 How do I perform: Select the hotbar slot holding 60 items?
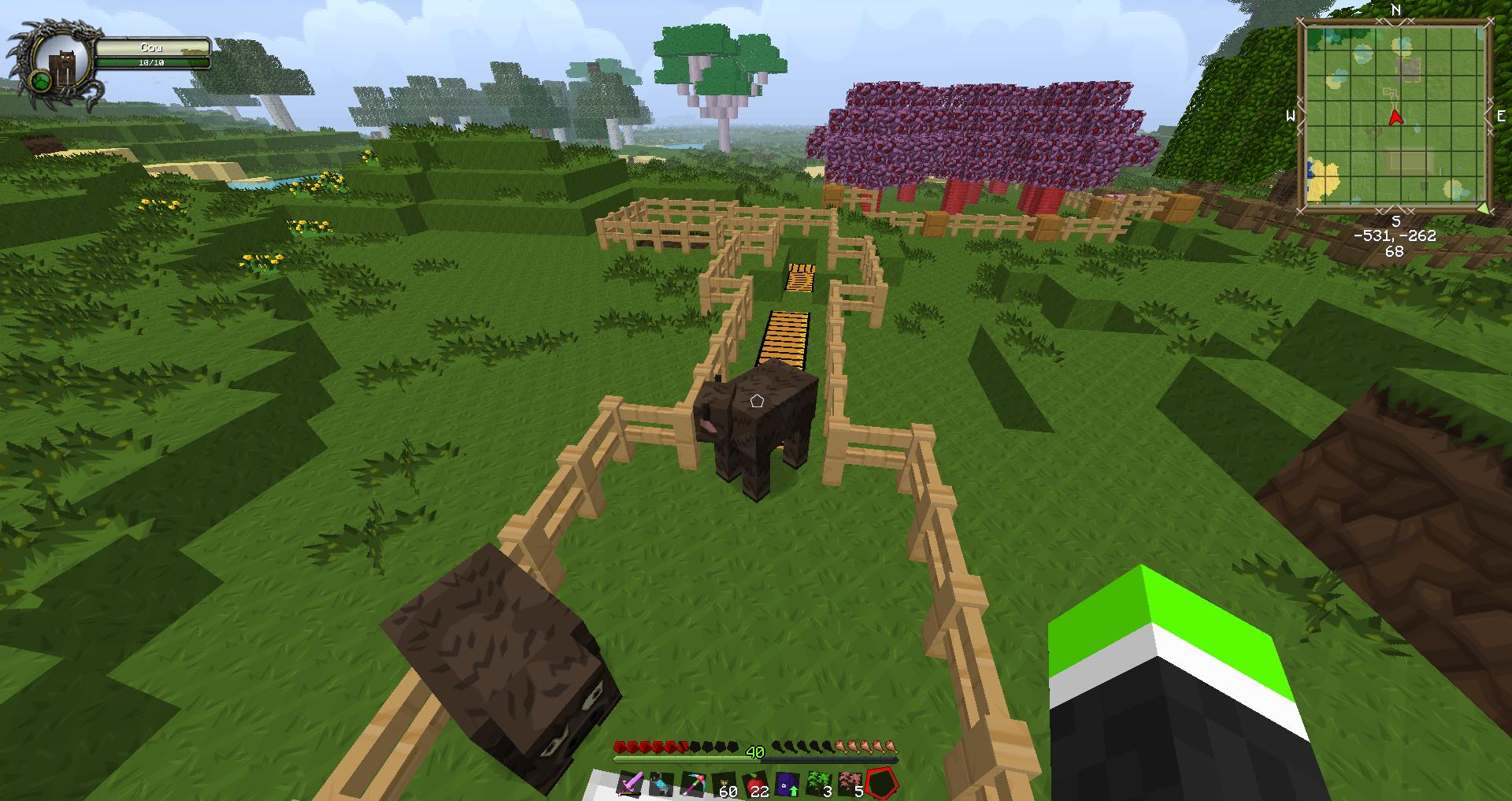725,784
